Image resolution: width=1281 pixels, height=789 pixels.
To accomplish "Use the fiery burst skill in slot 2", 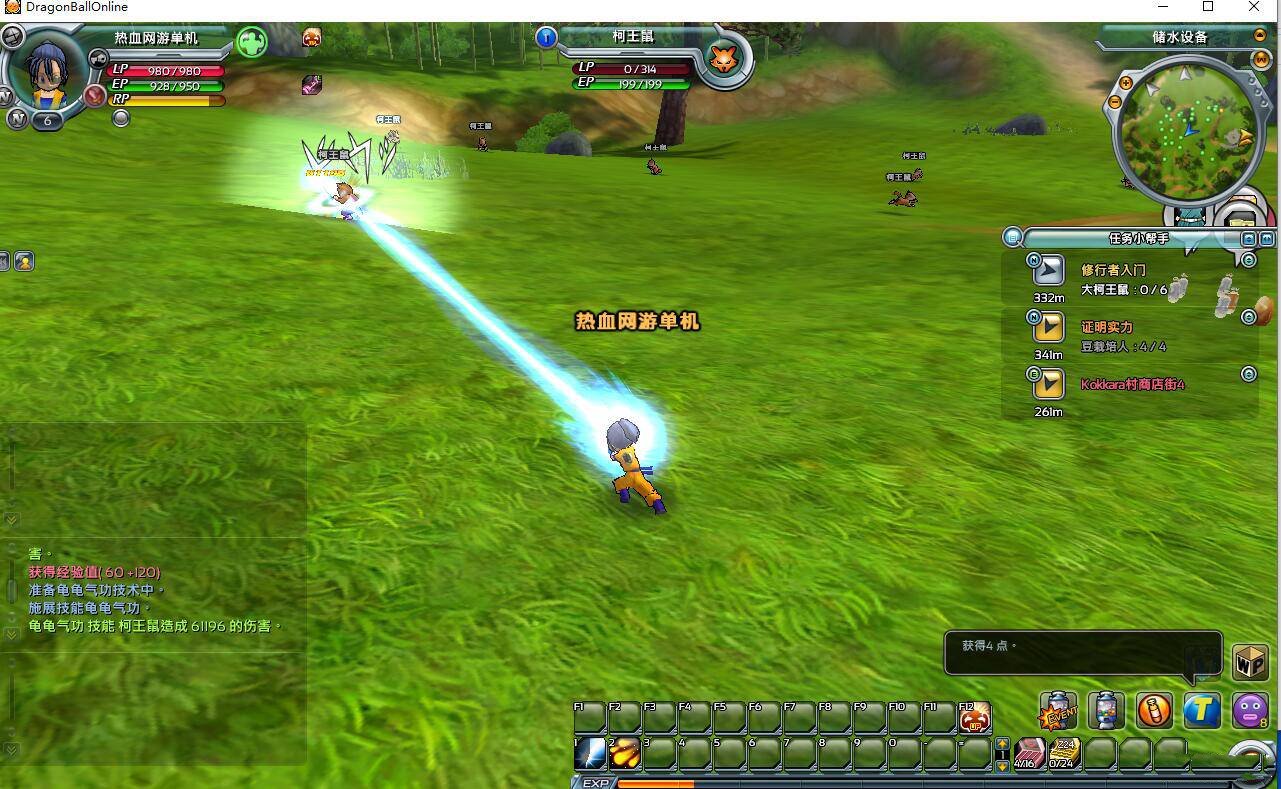I will (x=625, y=753).
